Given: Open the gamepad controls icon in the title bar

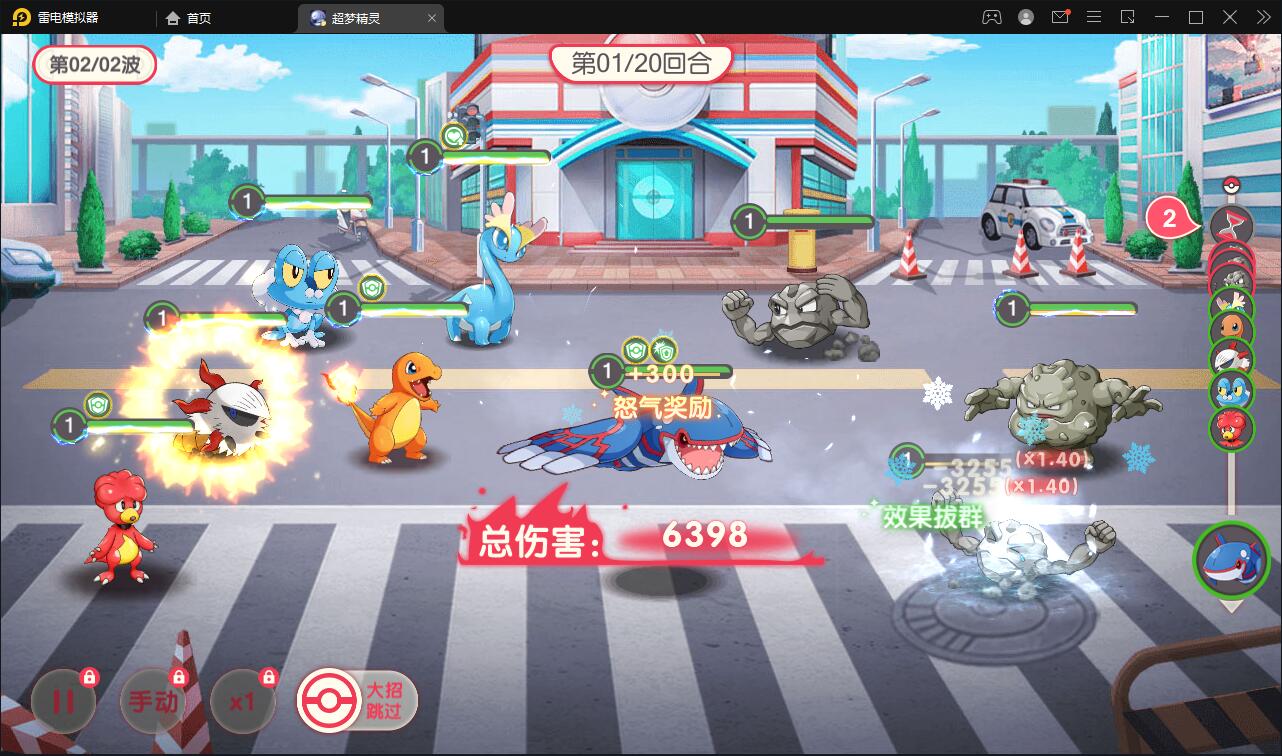Looking at the screenshot, I should click(991, 16).
